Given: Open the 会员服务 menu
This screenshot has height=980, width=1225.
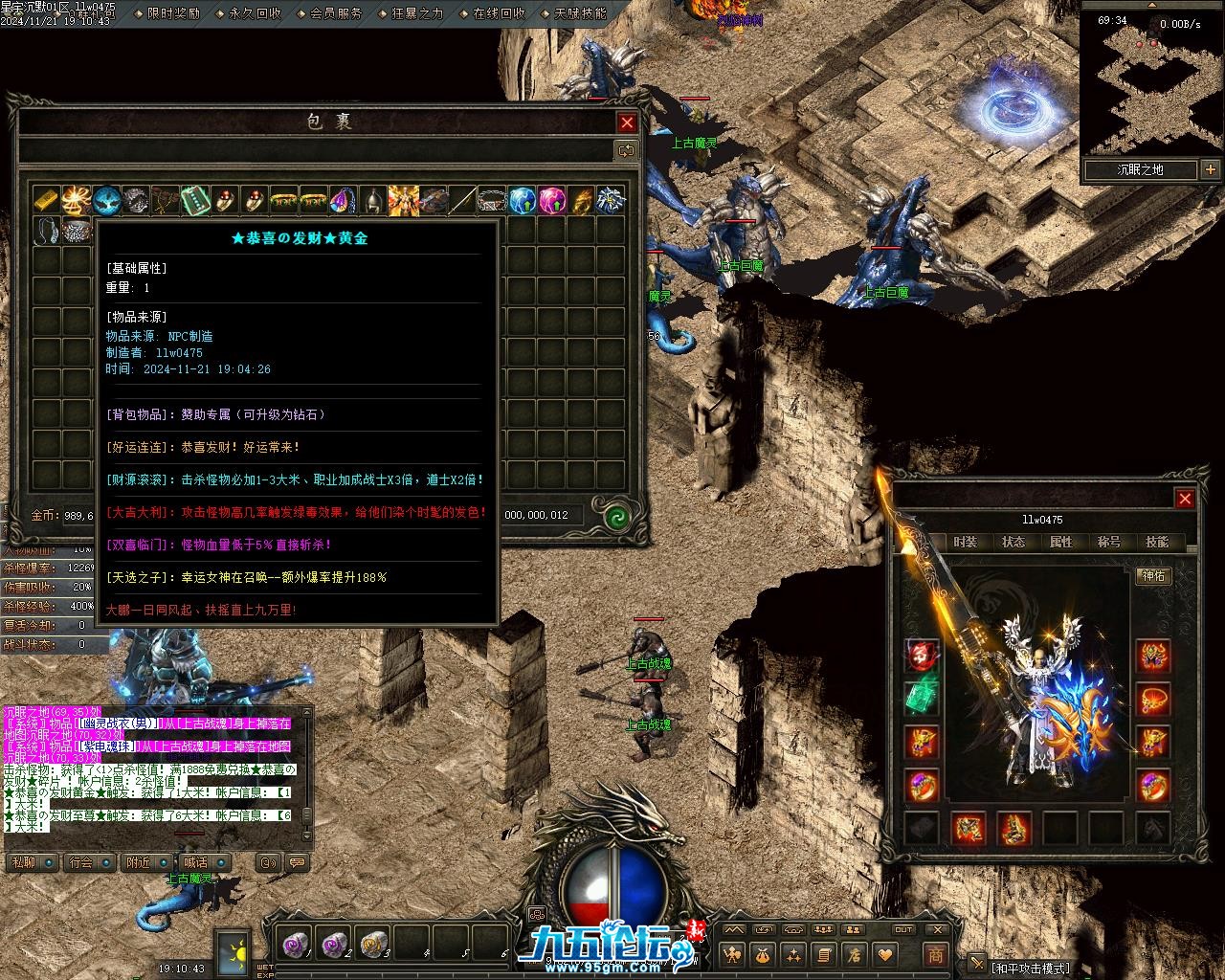Looking at the screenshot, I should click(x=336, y=13).
